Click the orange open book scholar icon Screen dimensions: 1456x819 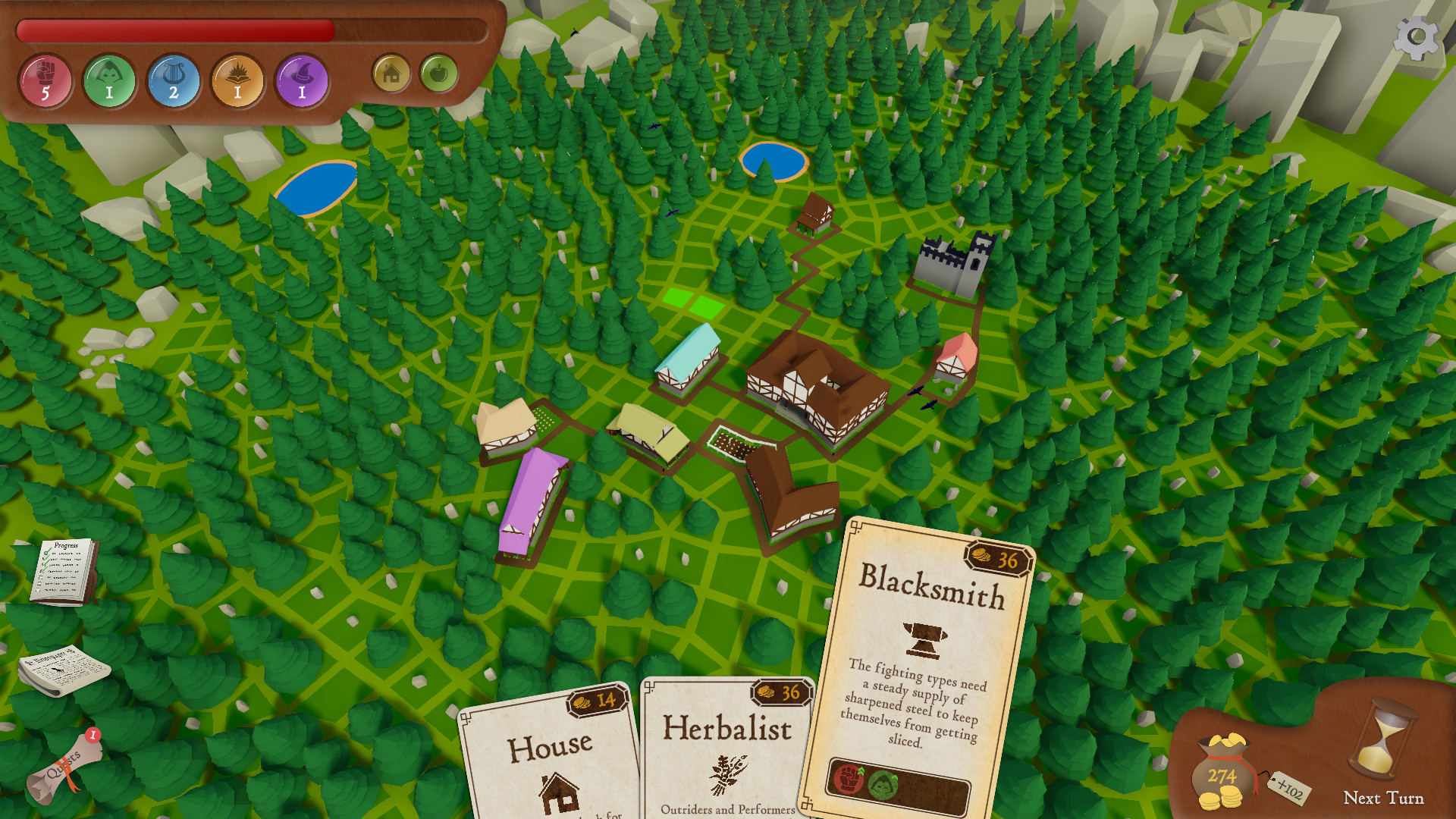237,81
